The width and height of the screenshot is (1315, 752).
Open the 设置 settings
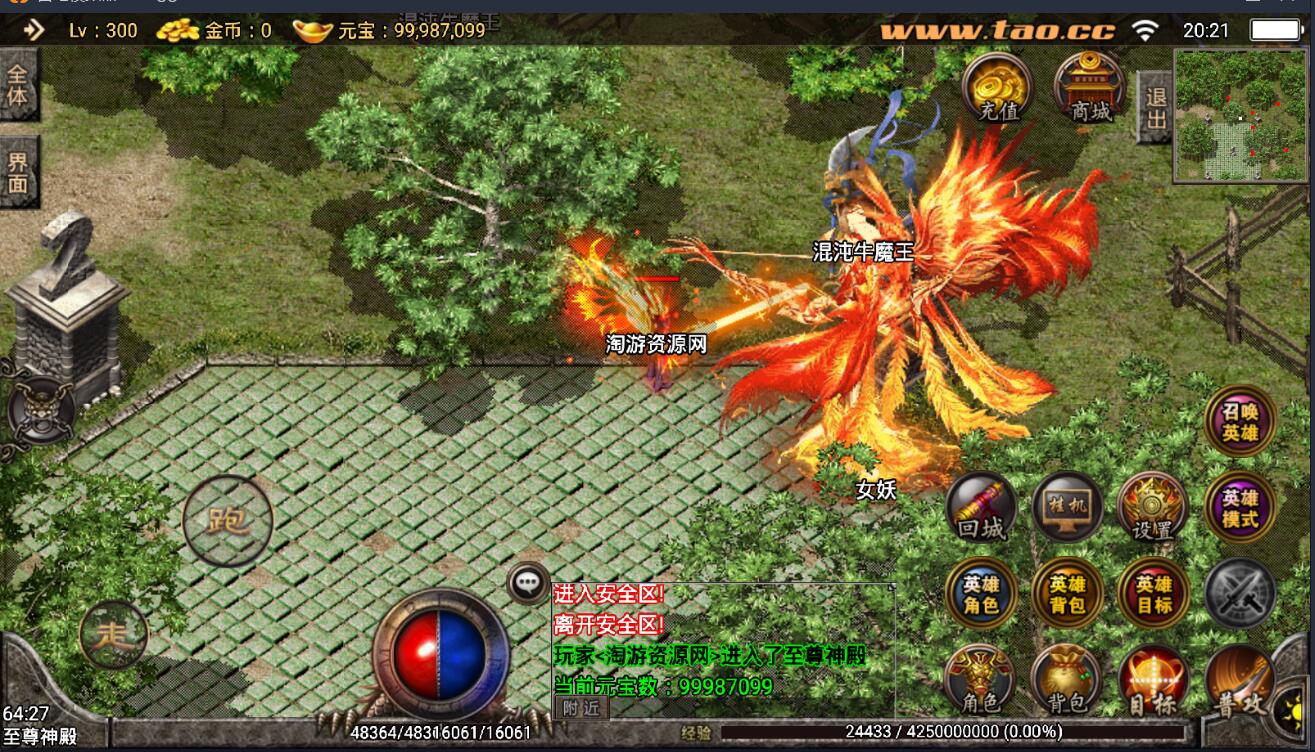1152,508
